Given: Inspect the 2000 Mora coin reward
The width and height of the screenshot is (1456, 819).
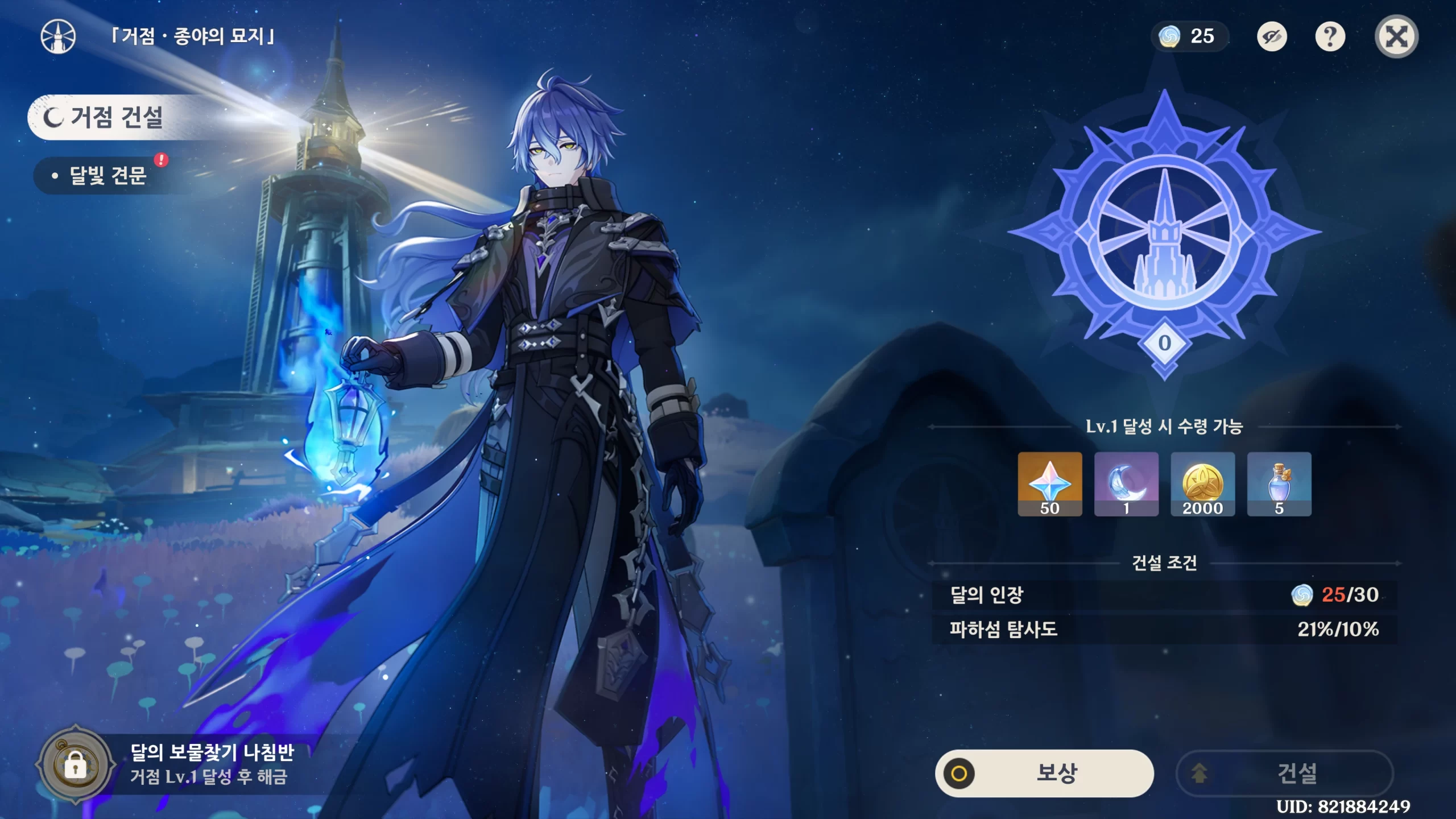Looking at the screenshot, I should 1202,484.
